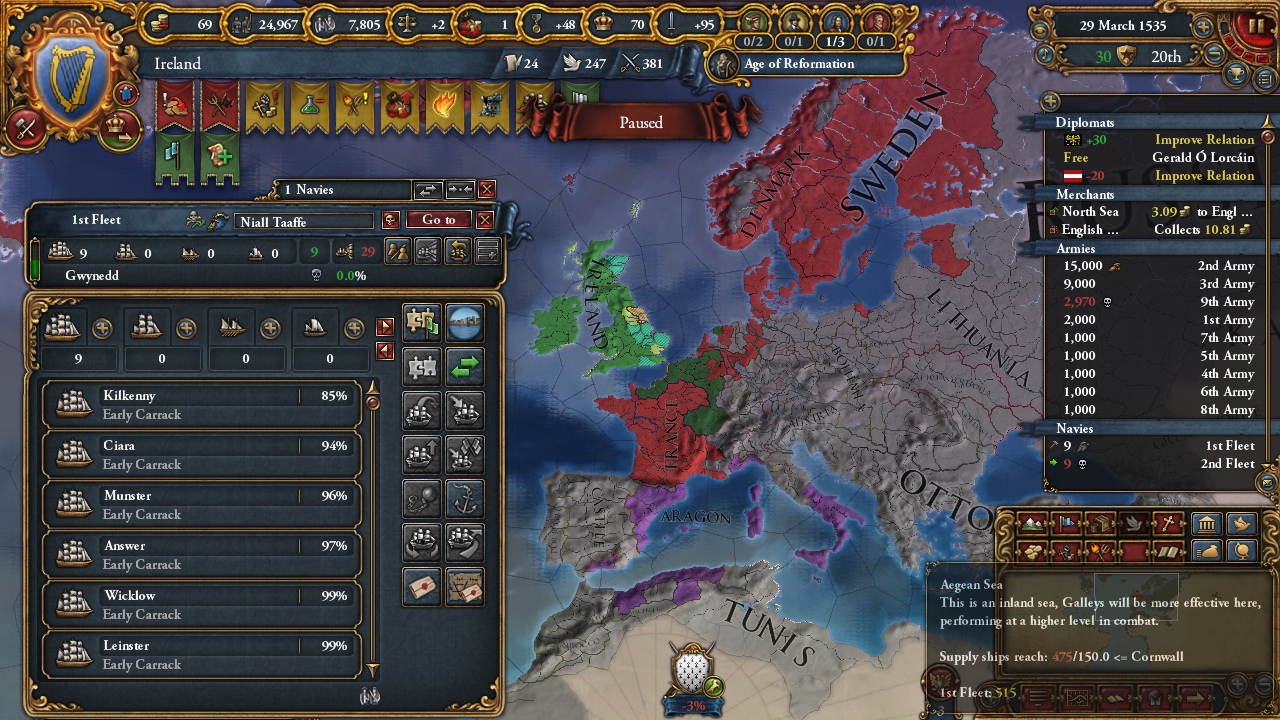
Task: Increase game speed with the plus button
Action: 1204,27
